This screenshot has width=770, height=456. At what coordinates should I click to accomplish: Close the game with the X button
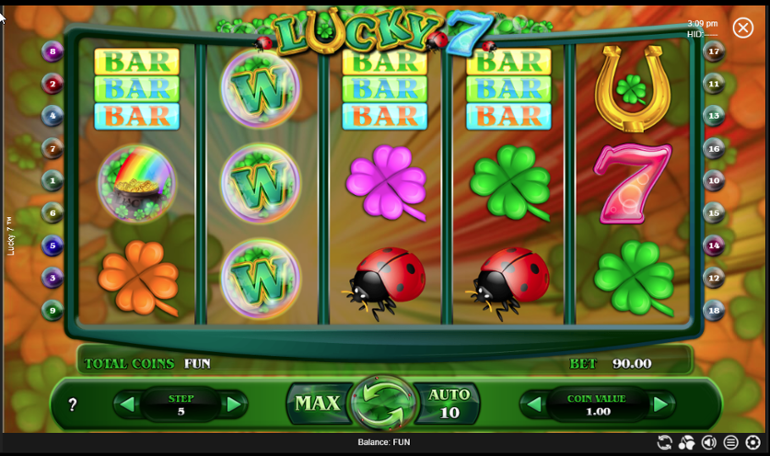(x=743, y=28)
